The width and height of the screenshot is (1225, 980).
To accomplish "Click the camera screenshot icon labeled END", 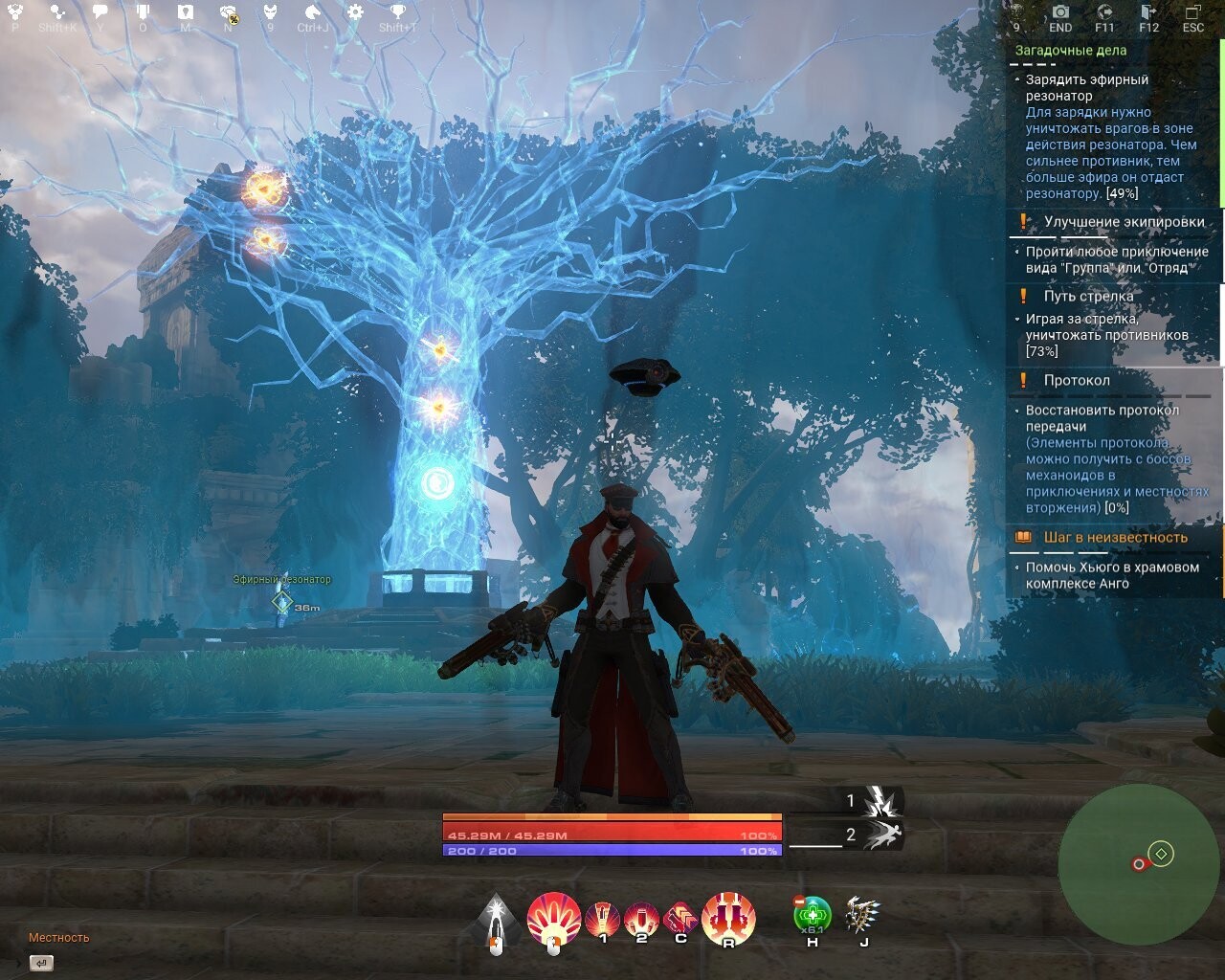I will tap(1060, 11).
